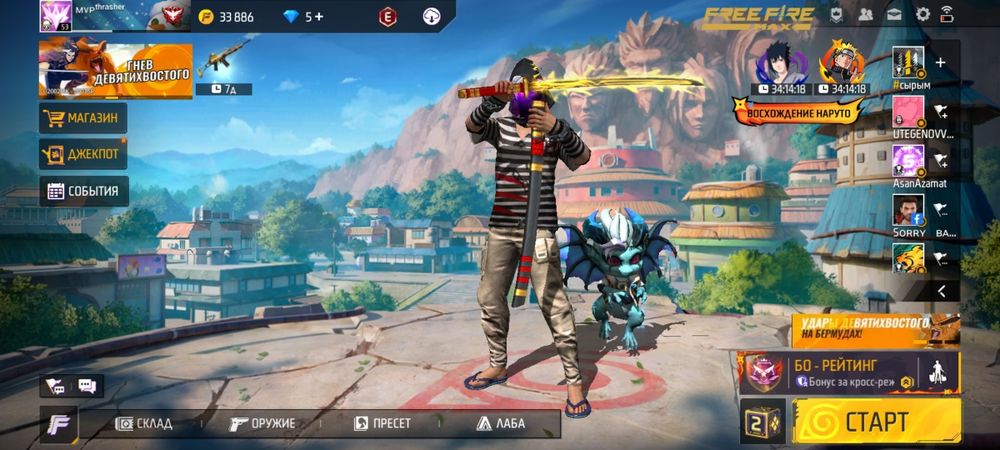
Task: Open the ДЖЕКПОТ menu
Action: tap(84, 154)
